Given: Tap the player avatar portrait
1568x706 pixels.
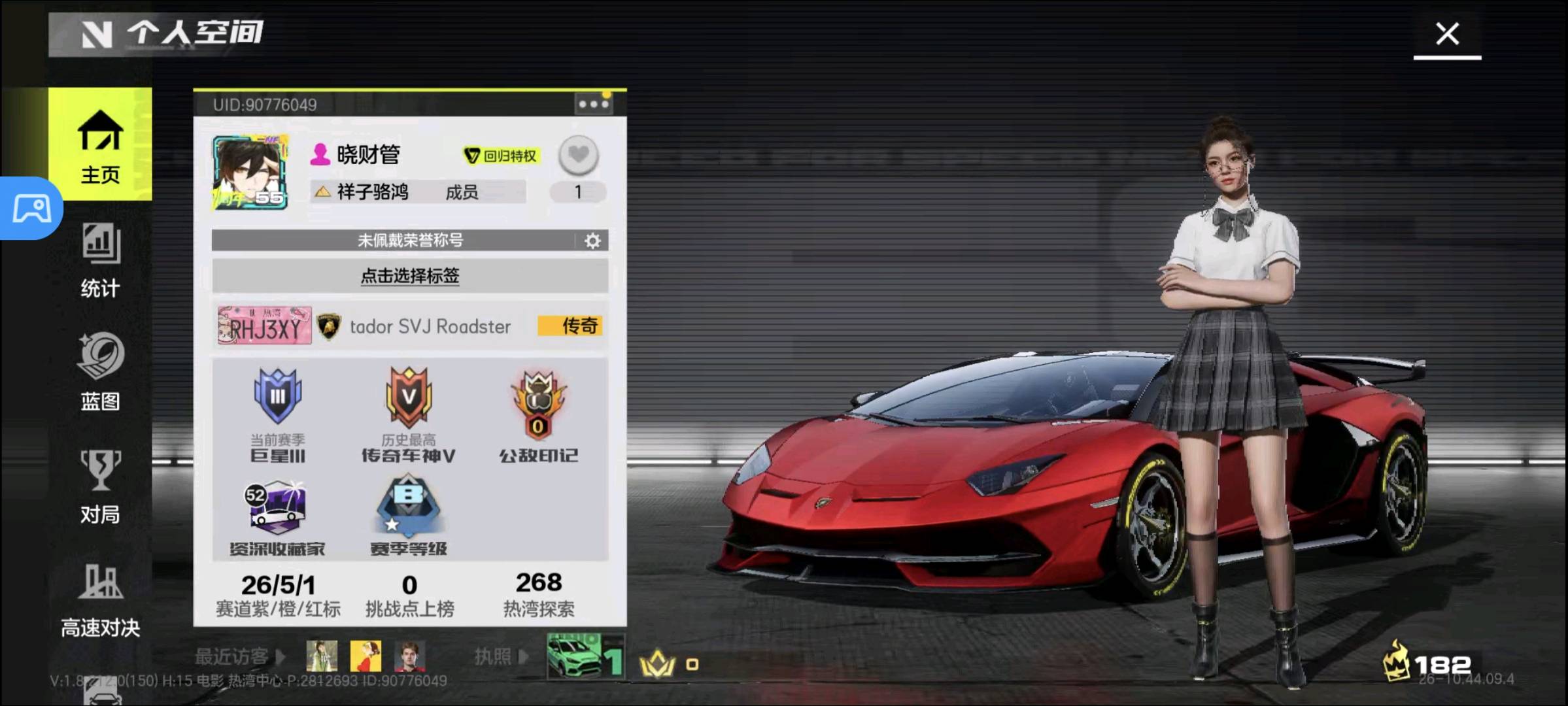Looking at the screenshot, I should pos(250,173).
